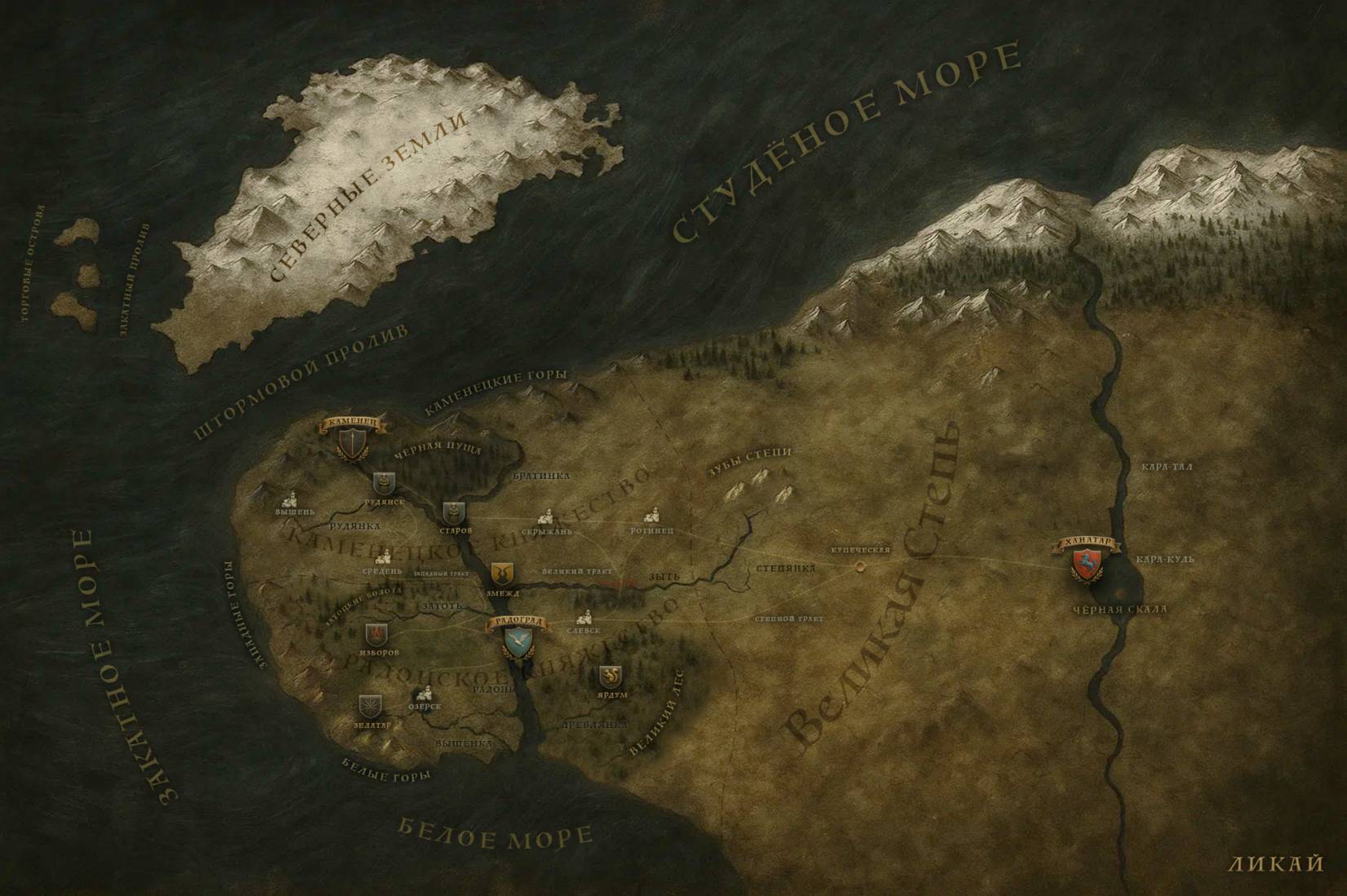
Task: Click the Слевск village marker
Action: click(x=584, y=618)
